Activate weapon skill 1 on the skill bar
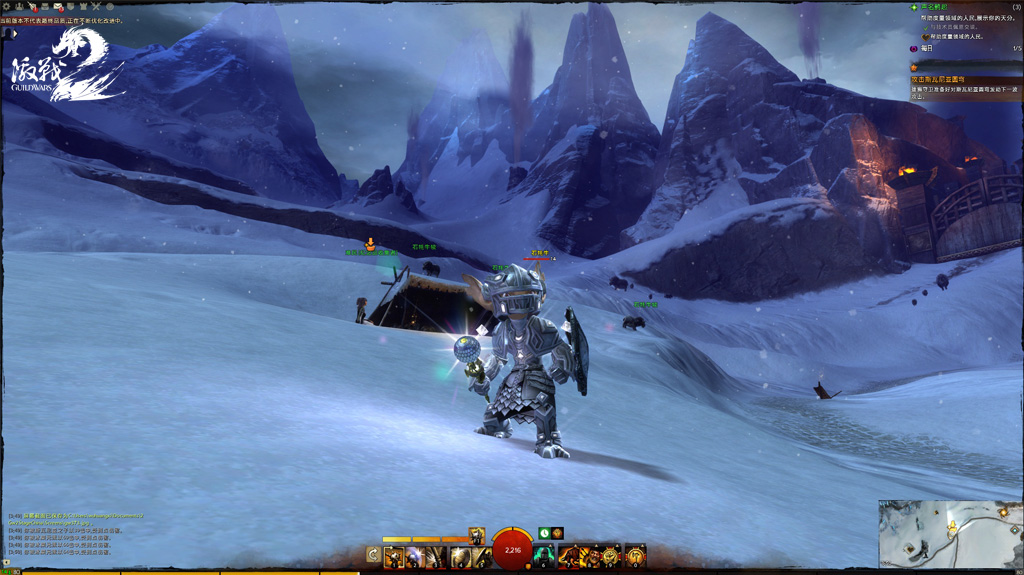 coord(393,555)
